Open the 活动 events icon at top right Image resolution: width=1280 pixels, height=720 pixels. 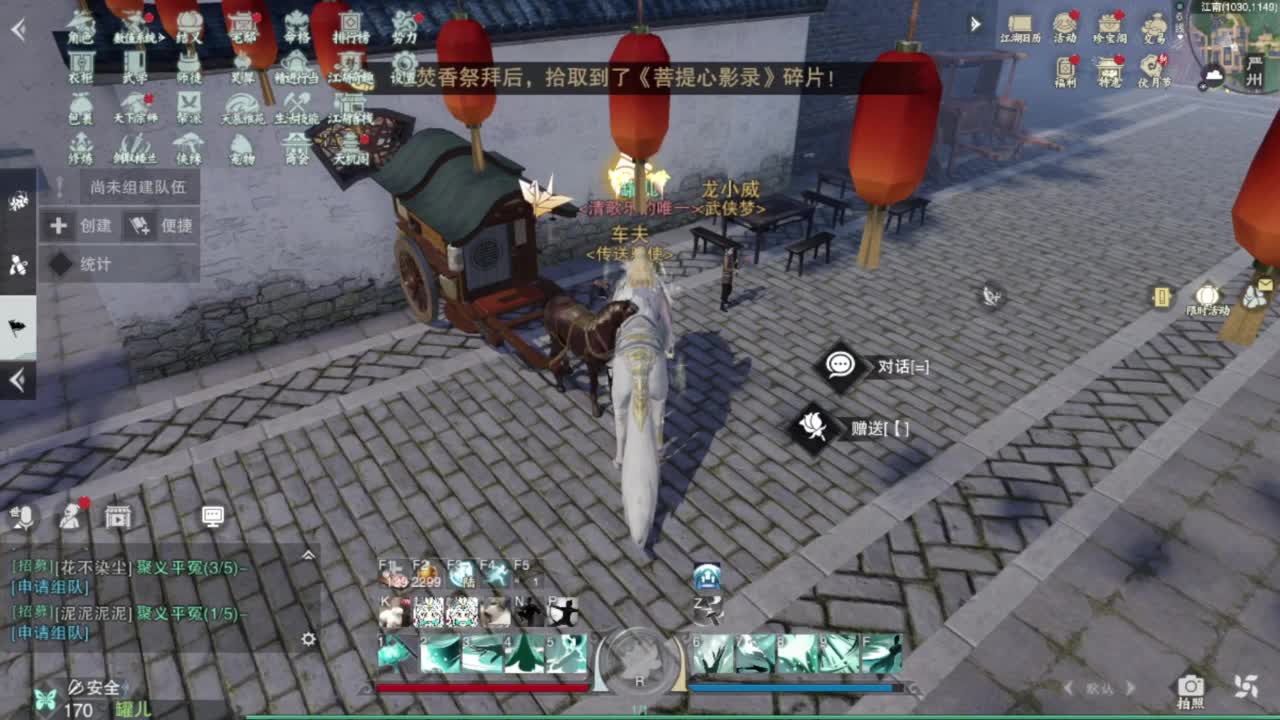pyautogui.click(x=1064, y=23)
